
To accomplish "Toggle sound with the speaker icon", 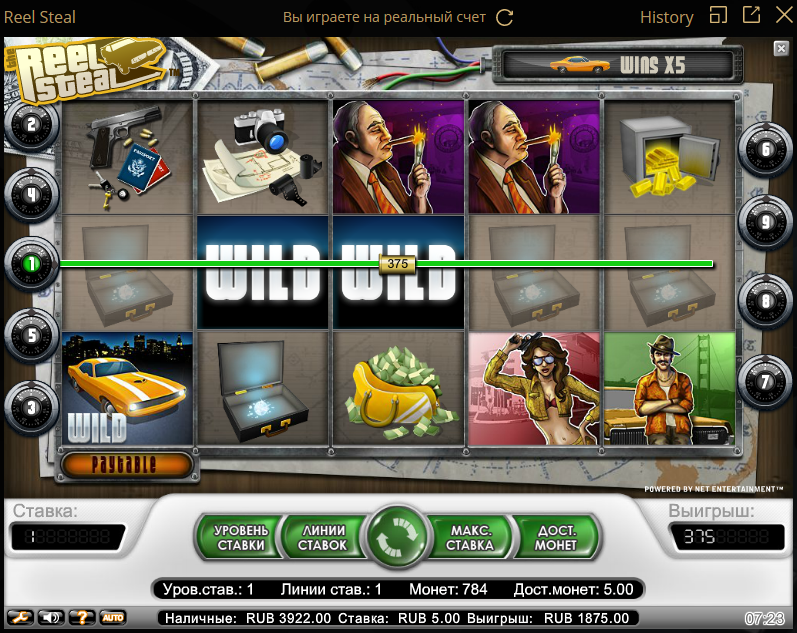I will (50, 617).
